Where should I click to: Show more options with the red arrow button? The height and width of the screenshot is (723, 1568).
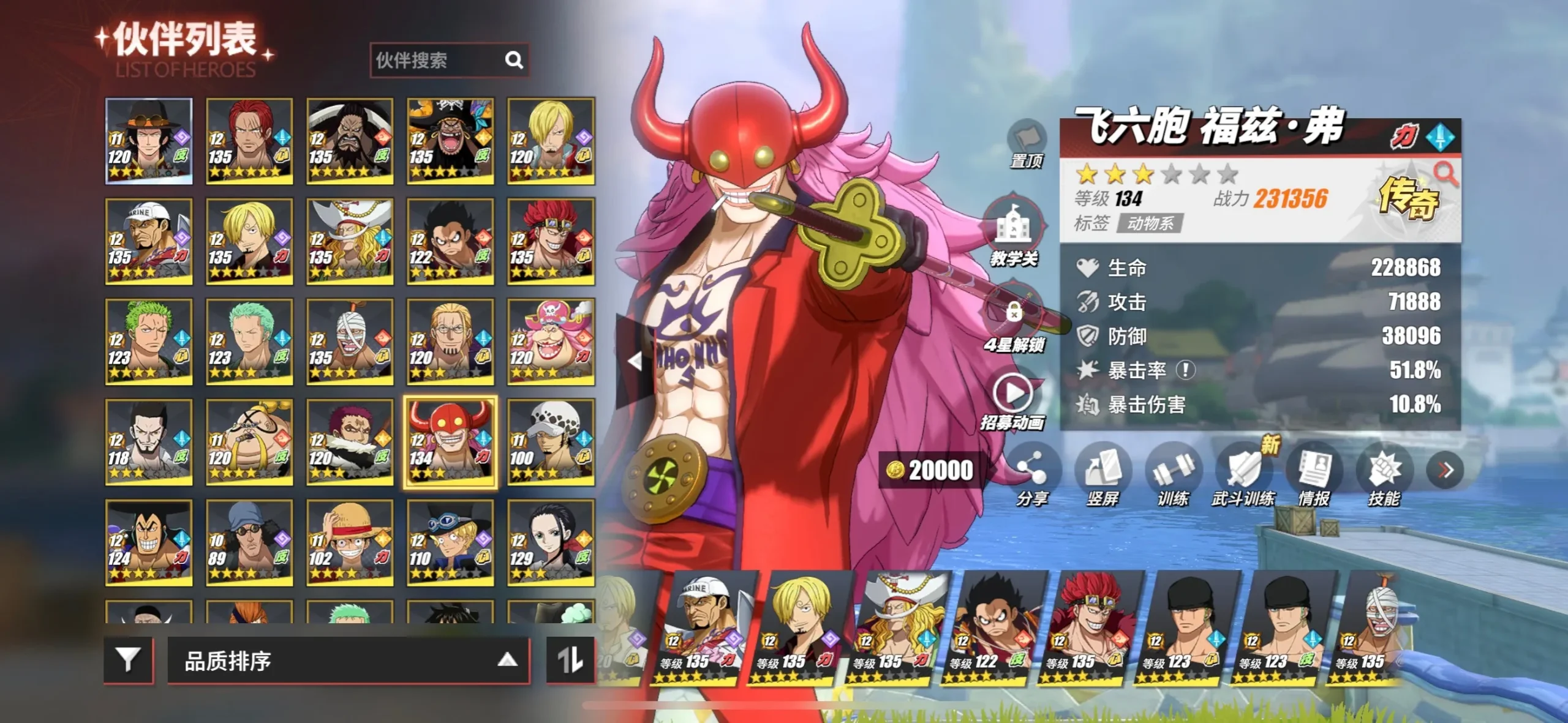(x=1445, y=470)
